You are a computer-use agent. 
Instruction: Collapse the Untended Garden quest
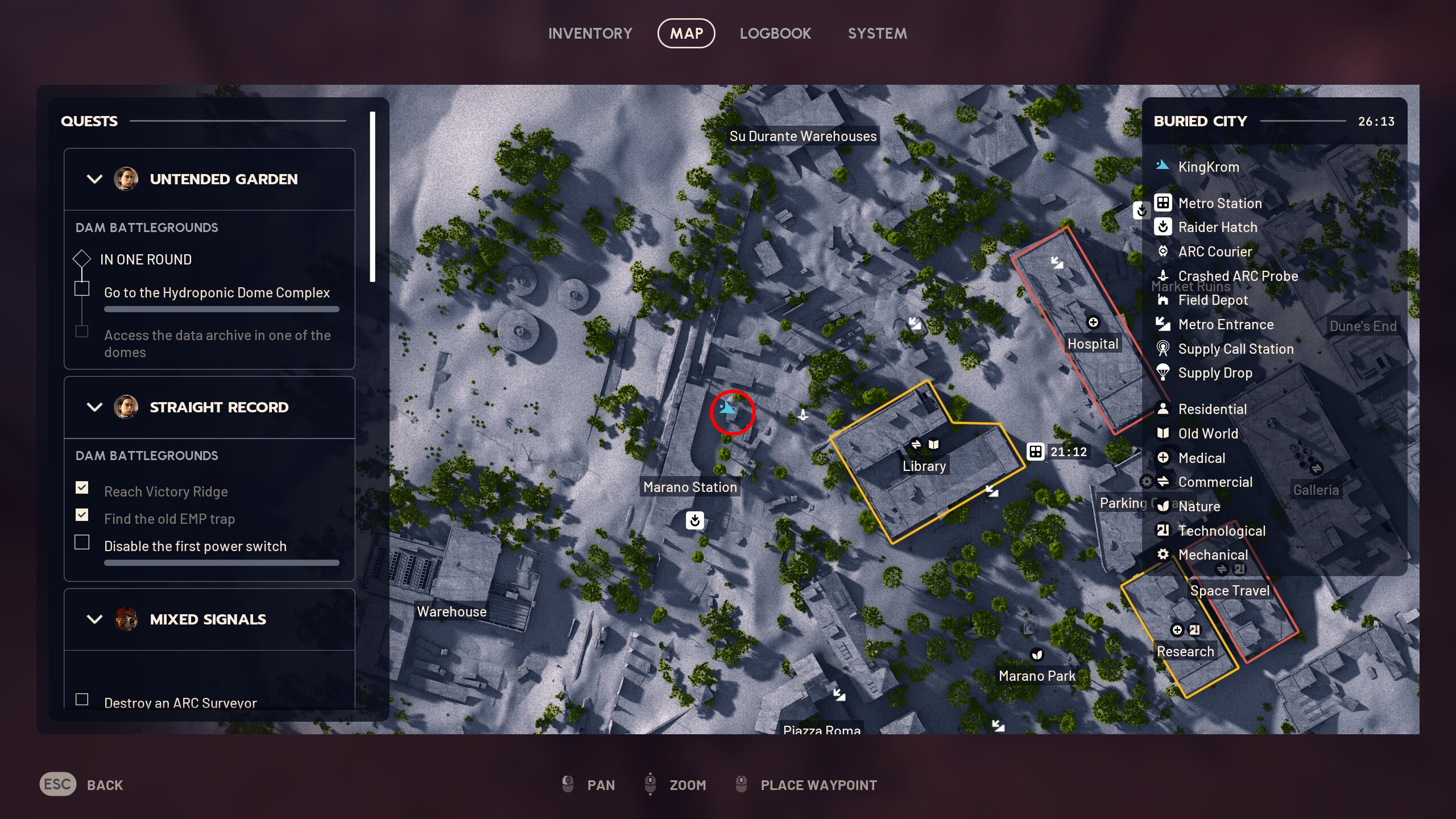(94, 179)
